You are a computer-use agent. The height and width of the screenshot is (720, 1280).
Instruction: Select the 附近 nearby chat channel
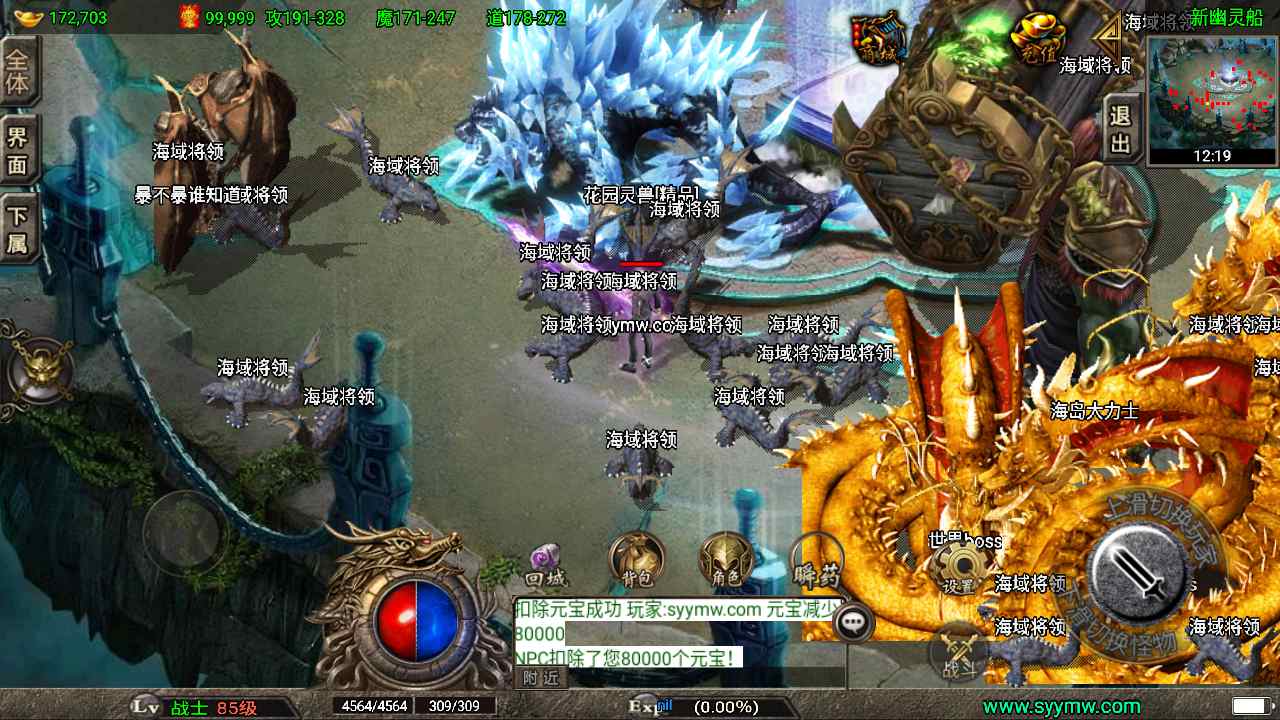click(541, 677)
